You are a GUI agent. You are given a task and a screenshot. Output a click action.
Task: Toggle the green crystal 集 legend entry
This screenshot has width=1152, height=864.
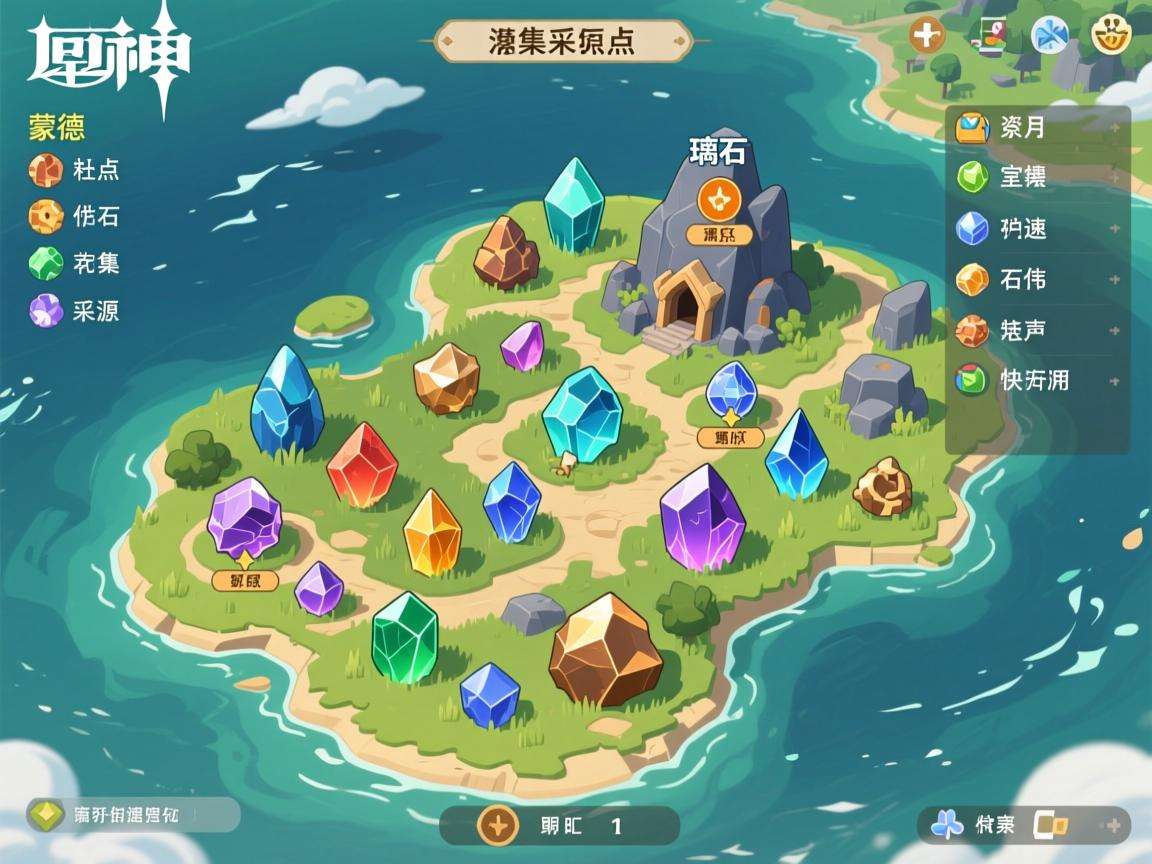click(x=74, y=264)
